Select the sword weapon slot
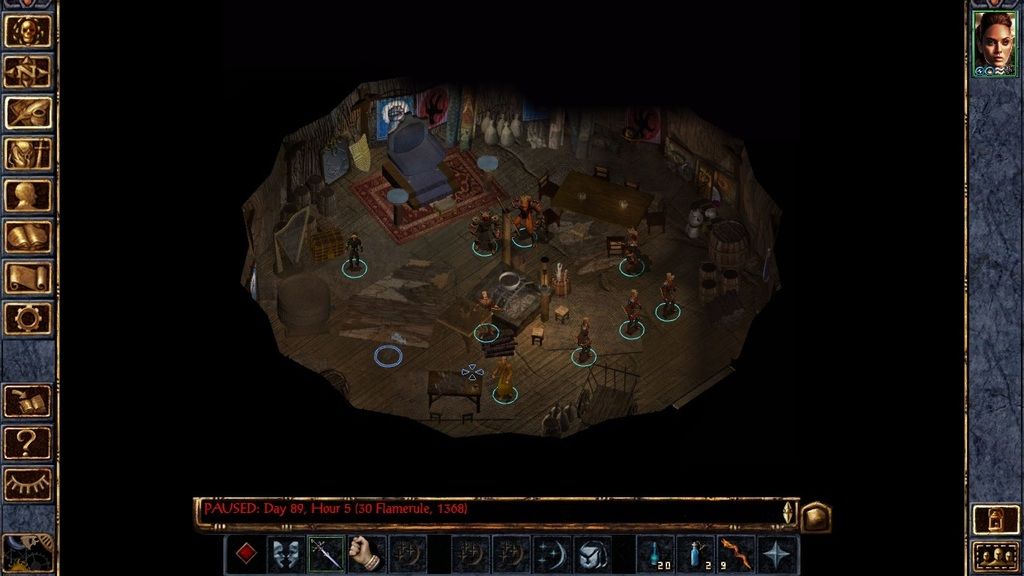 coord(326,553)
